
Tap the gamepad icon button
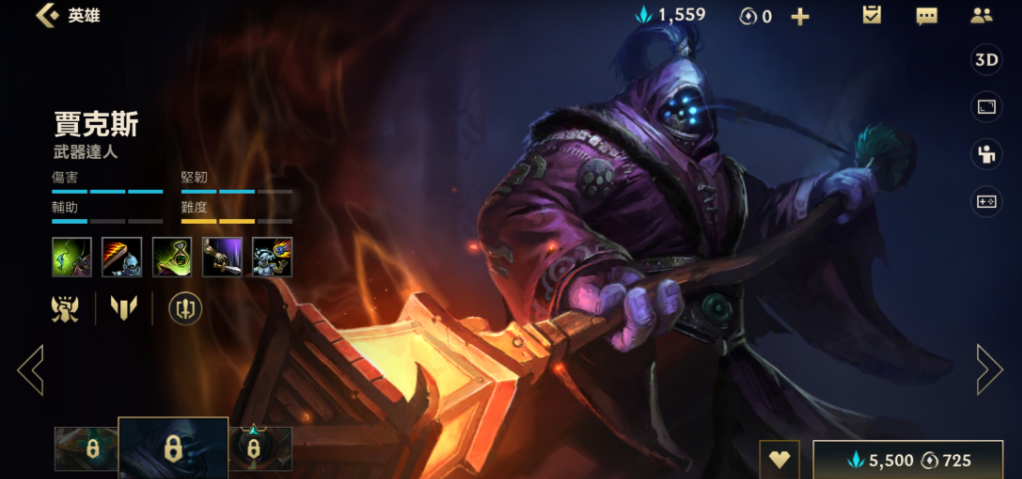[x=986, y=202]
